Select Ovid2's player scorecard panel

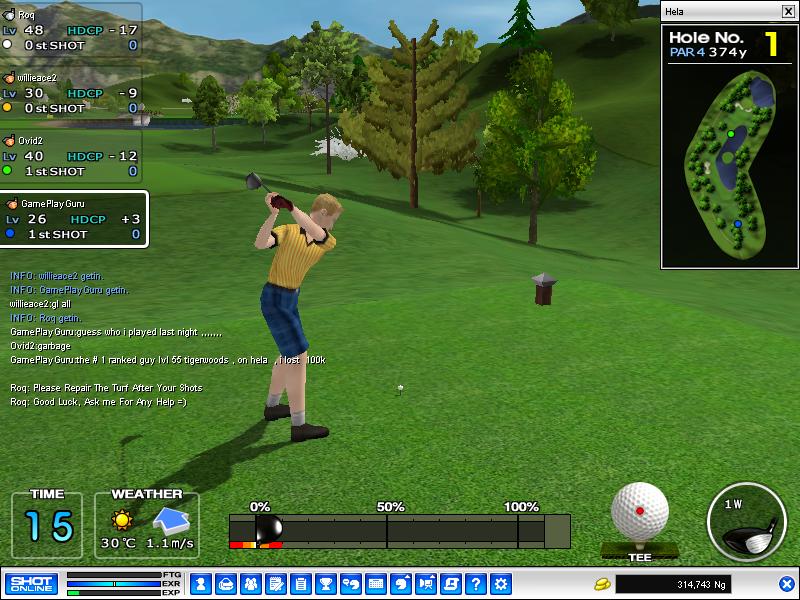(70, 155)
